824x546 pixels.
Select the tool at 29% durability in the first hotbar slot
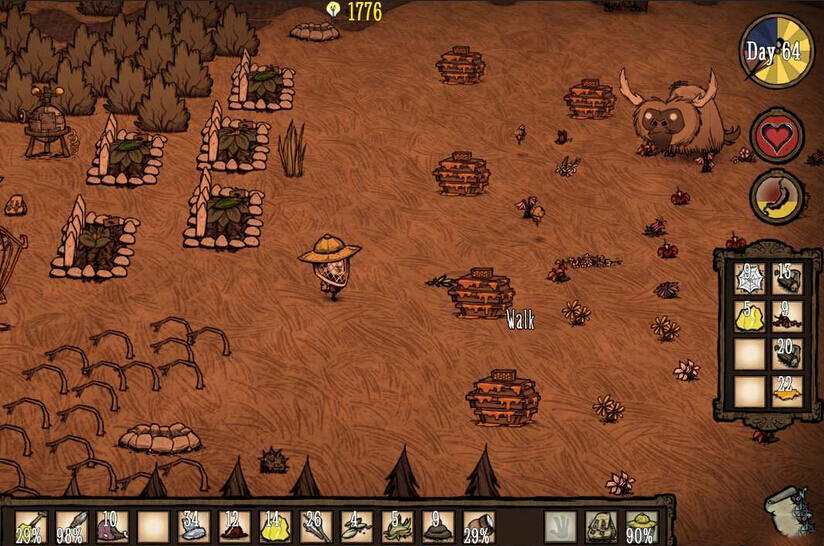30,526
